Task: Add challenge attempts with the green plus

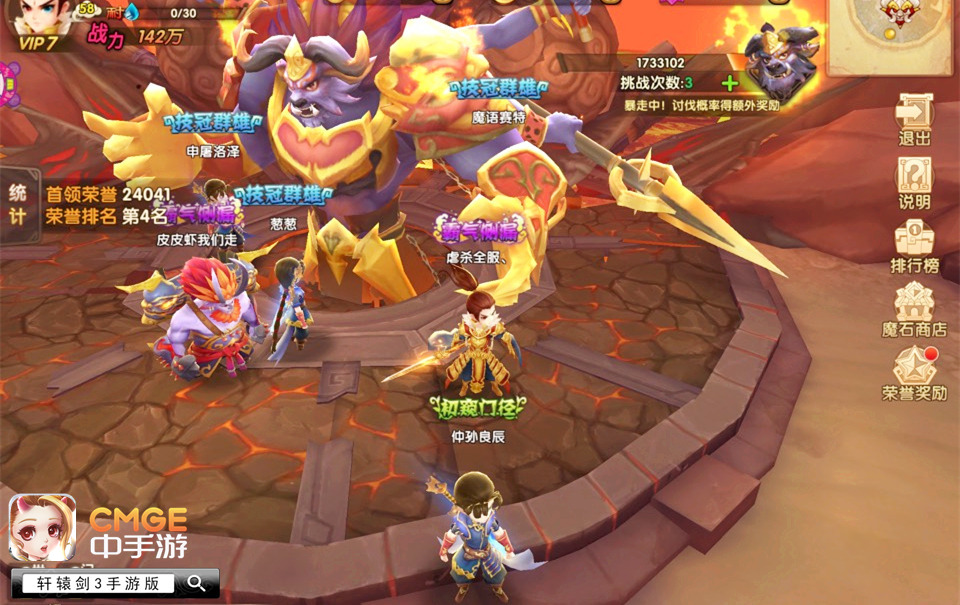Action: pyautogui.click(x=730, y=83)
